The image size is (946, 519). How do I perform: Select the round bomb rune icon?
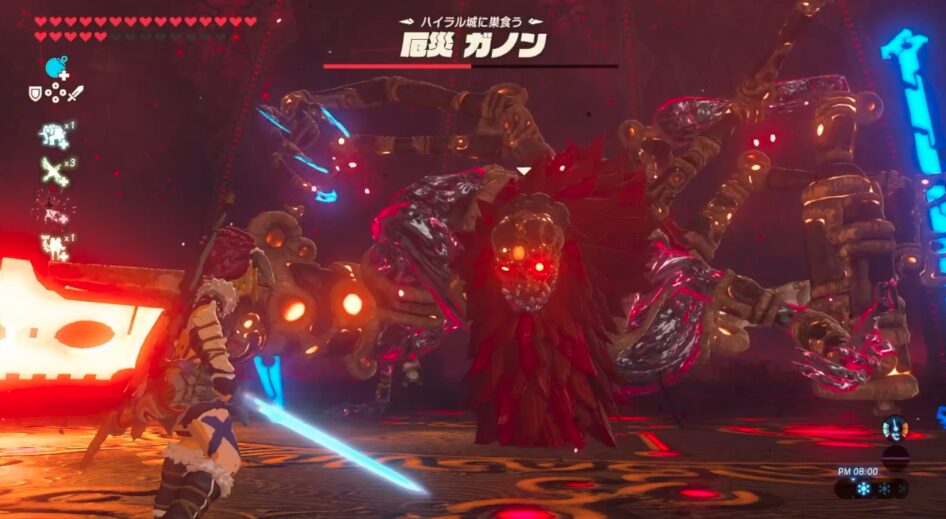pyautogui.click(x=55, y=68)
